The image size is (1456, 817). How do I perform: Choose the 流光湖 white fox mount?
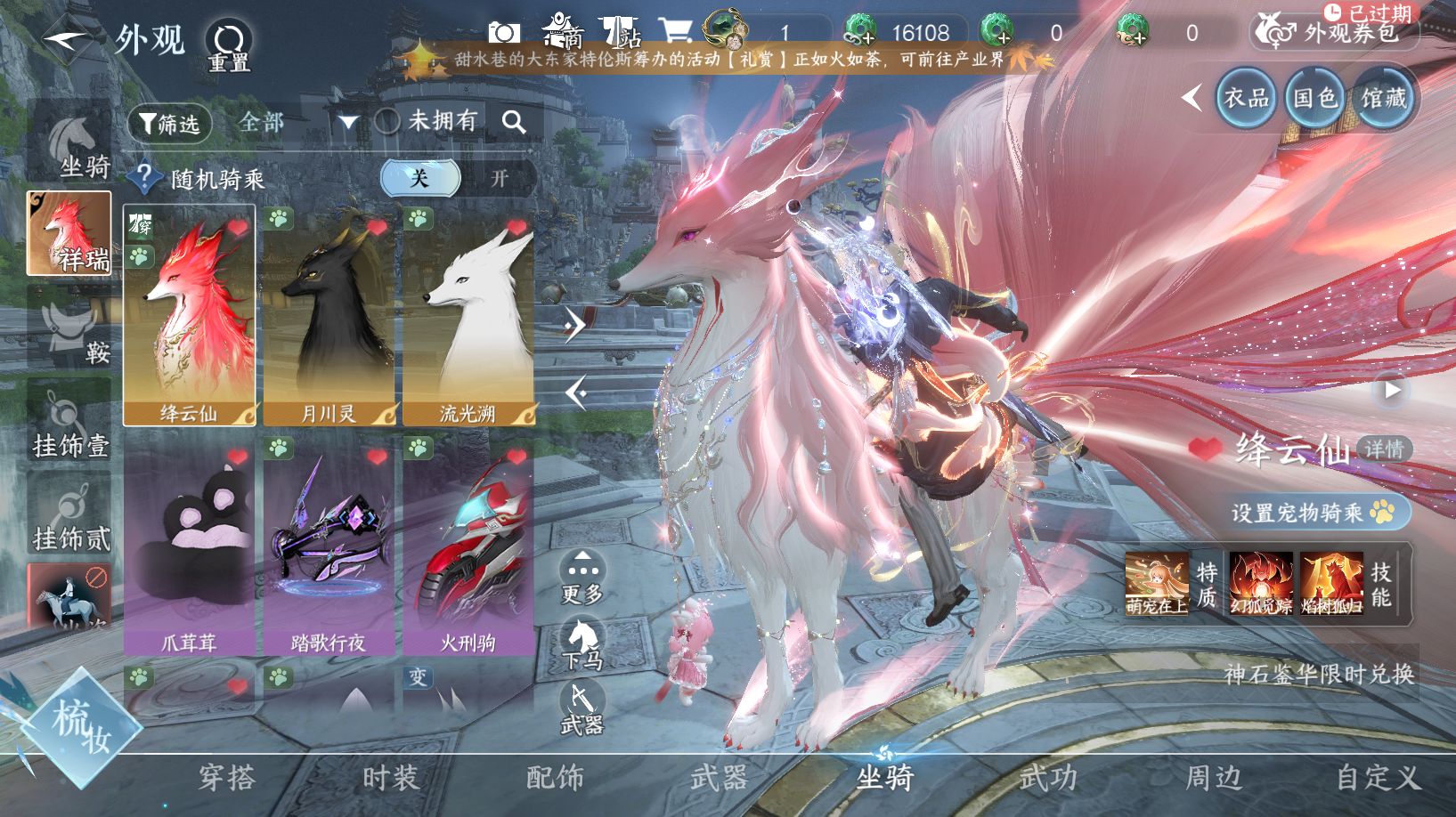pos(468,316)
